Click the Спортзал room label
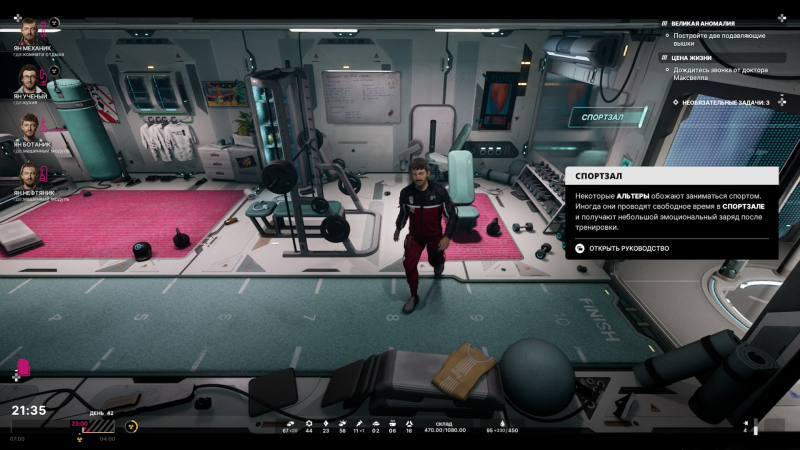Screen dimensions: 800x450 603,117
